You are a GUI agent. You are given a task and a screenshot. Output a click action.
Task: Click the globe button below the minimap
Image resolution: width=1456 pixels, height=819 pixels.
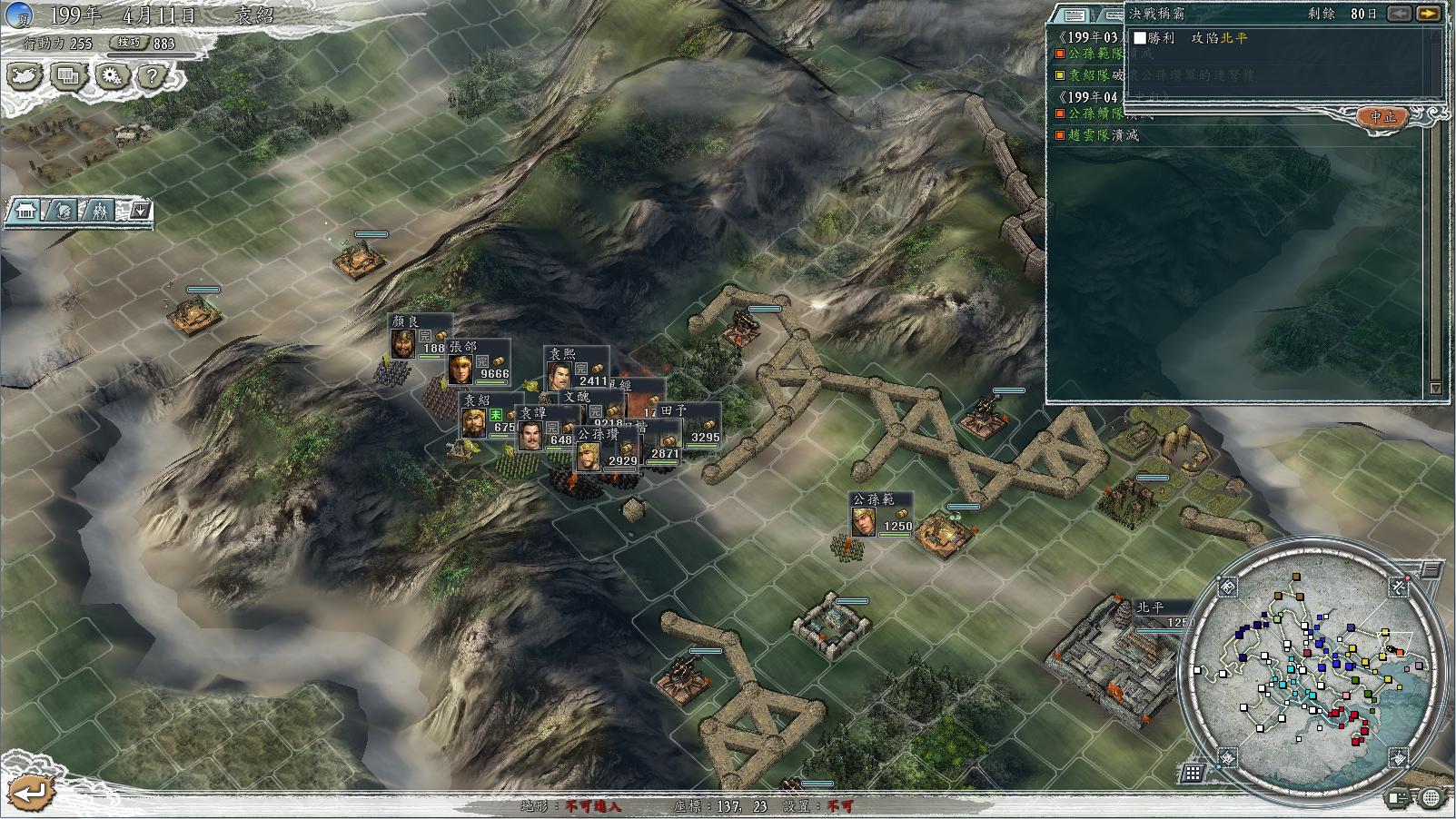(x=1431, y=798)
